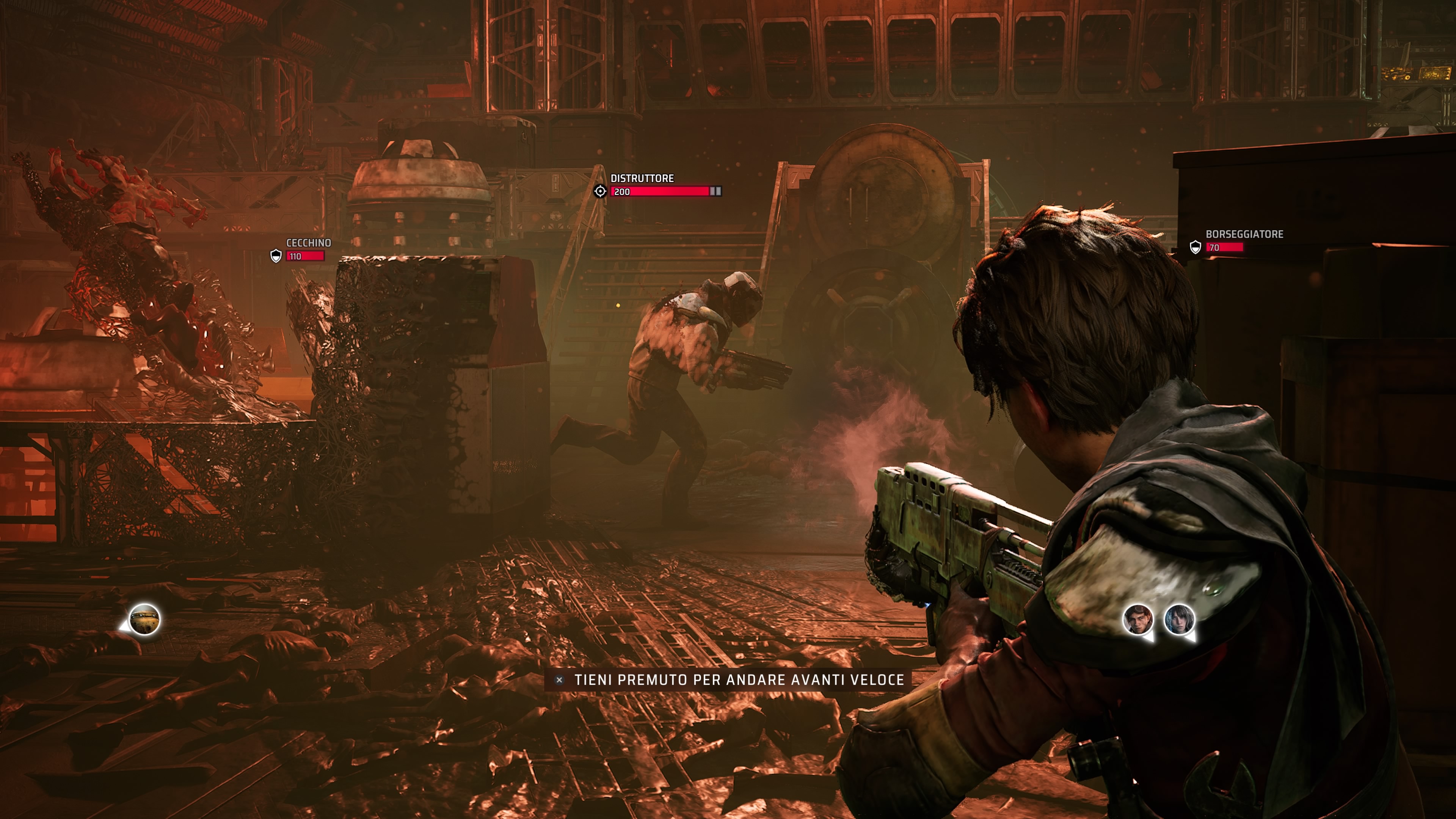This screenshot has width=1456, height=819.
Task: Select the dark-haired woman portrait marker
Action: [1179, 619]
